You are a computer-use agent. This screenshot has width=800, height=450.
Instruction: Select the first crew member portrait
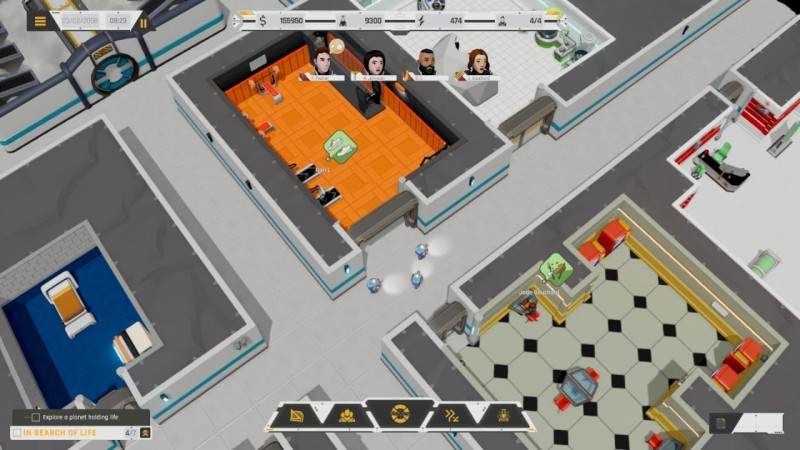click(x=322, y=61)
